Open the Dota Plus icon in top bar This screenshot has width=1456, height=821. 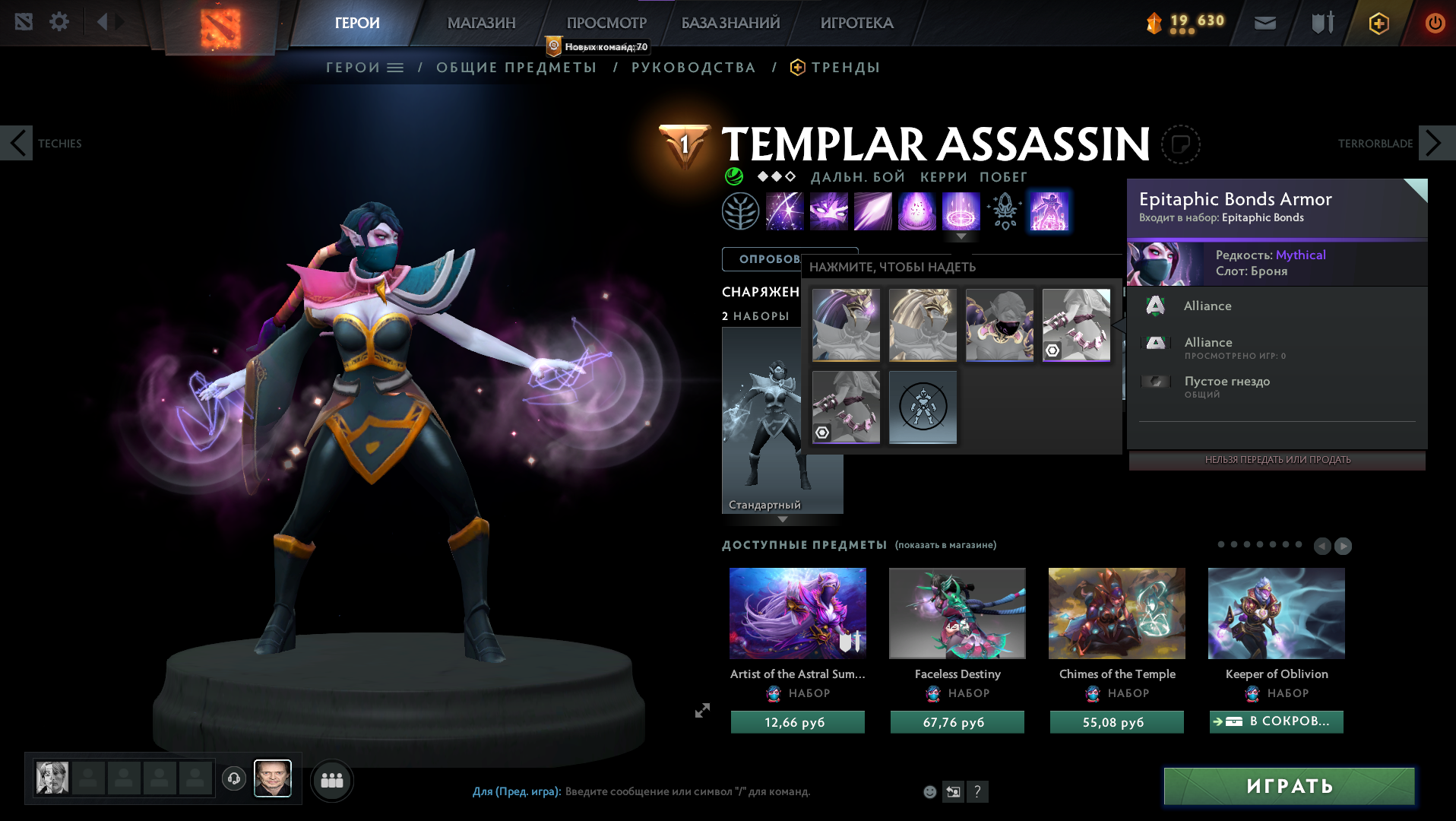pos(1378,23)
